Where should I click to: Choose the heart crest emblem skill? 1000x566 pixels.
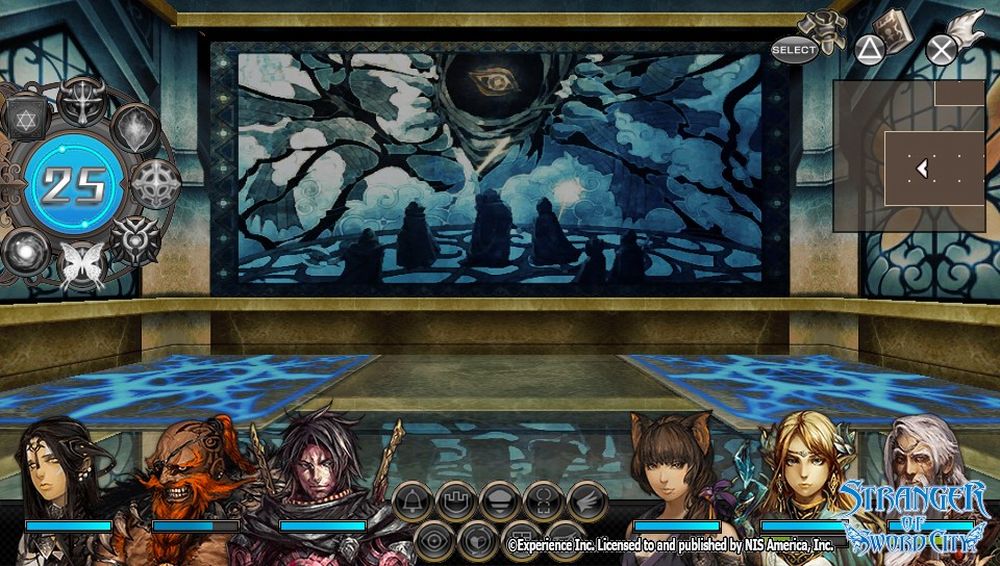tap(134, 239)
